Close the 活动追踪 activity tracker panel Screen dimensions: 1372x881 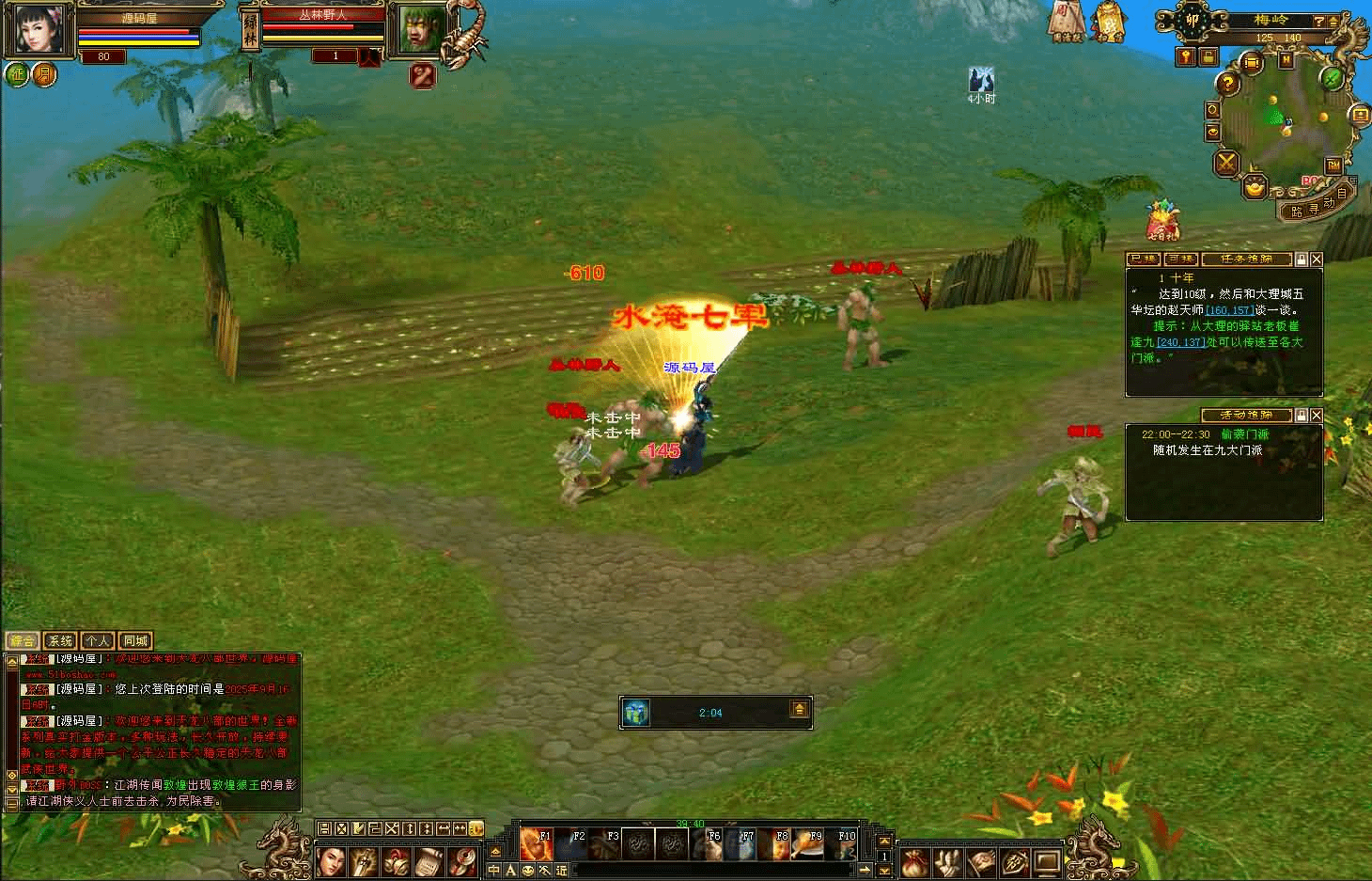tap(1317, 415)
